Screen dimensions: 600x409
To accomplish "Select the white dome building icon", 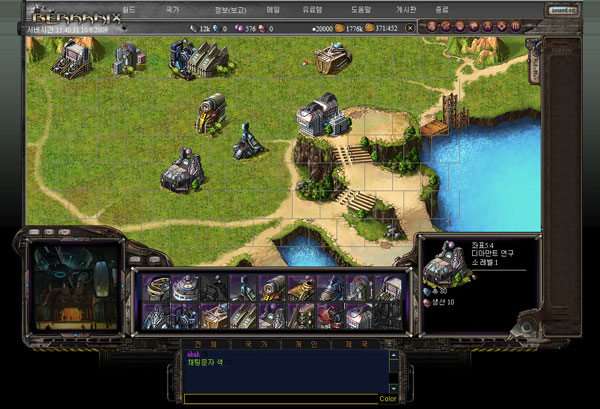I will coord(185,288).
